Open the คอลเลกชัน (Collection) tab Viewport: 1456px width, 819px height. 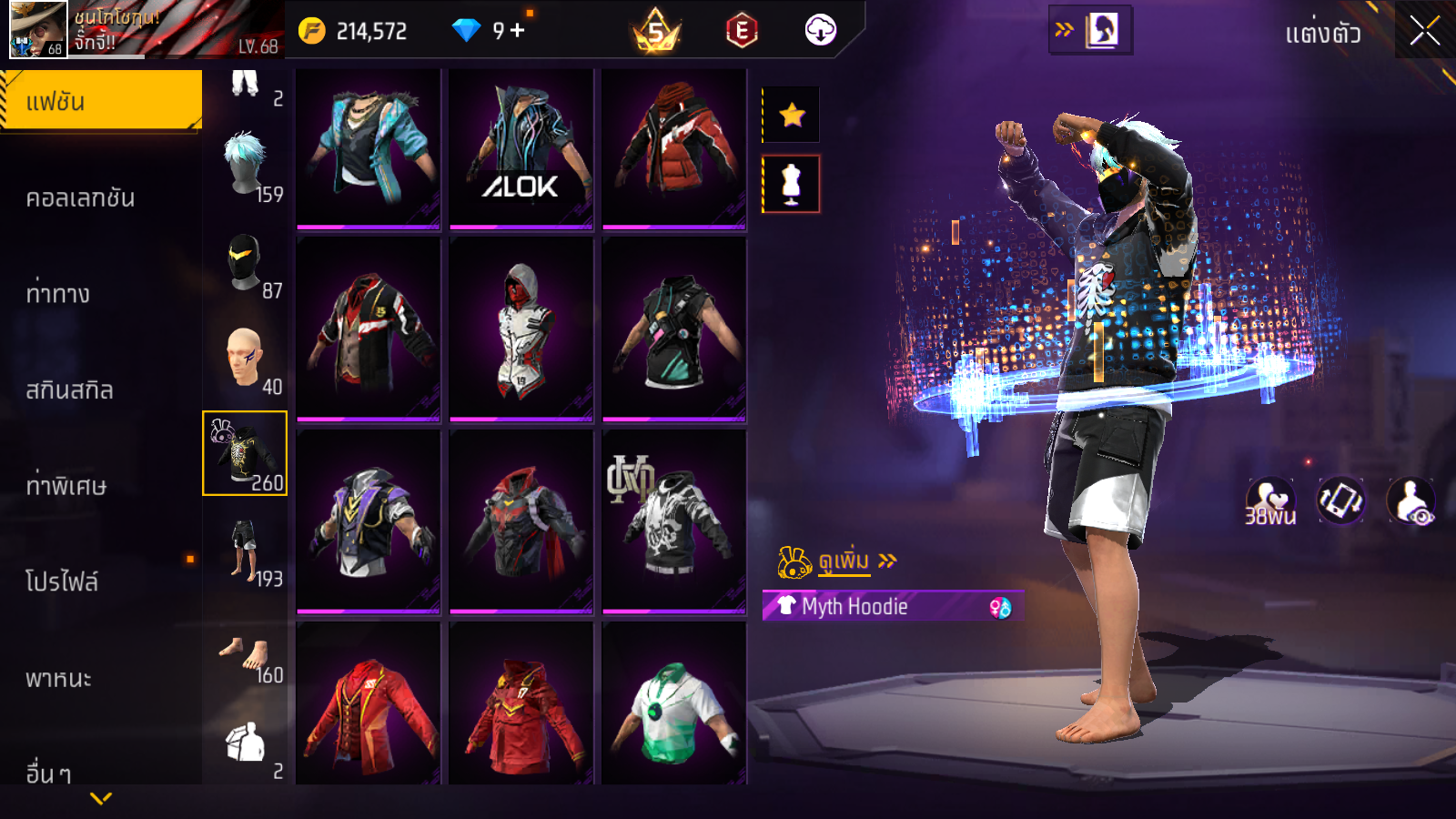pyautogui.click(x=80, y=197)
